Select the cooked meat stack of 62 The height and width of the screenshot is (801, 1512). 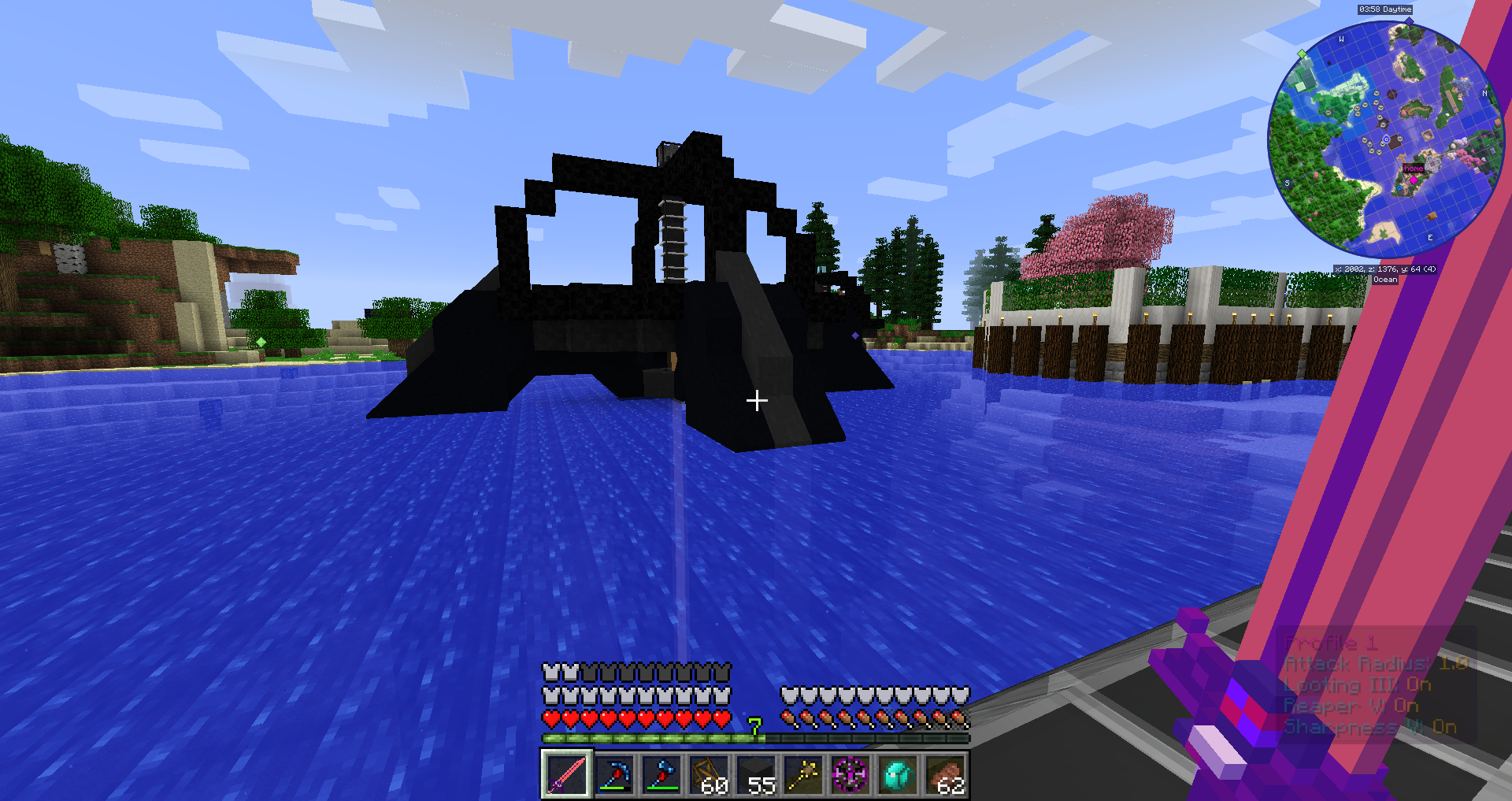pos(944,774)
